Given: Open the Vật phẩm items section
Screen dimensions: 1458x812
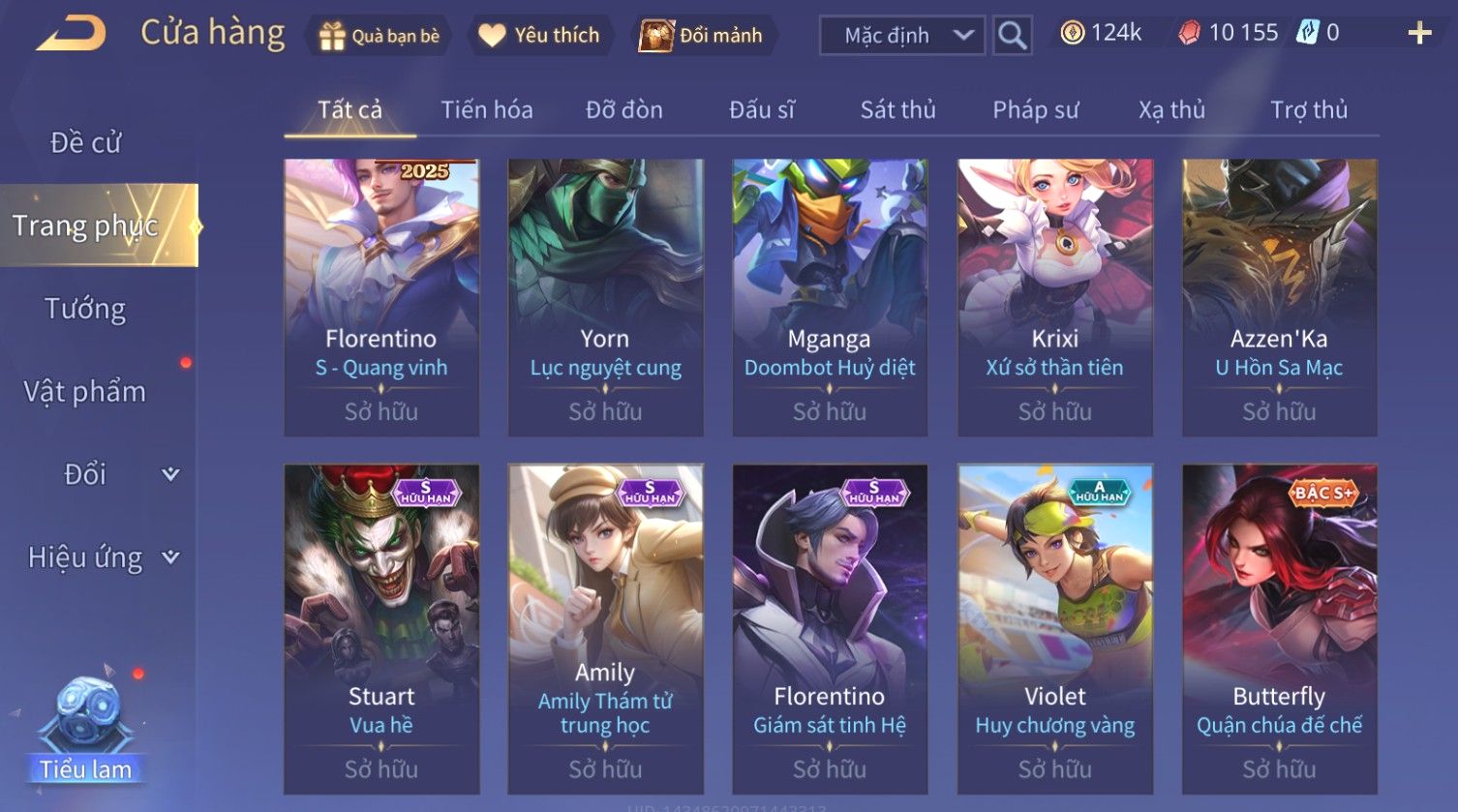Looking at the screenshot, I should click(85, 392).
